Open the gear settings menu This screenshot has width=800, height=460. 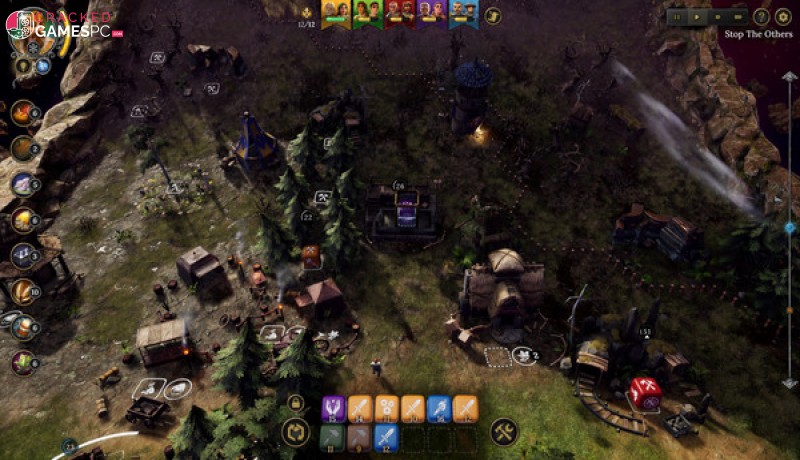point(783,16)
